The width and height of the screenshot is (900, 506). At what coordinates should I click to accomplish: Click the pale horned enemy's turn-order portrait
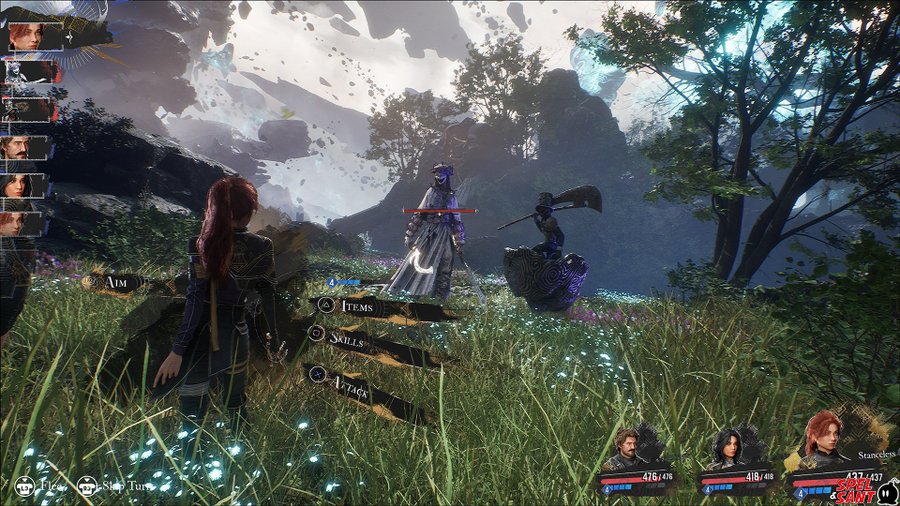tap(25, 72)
